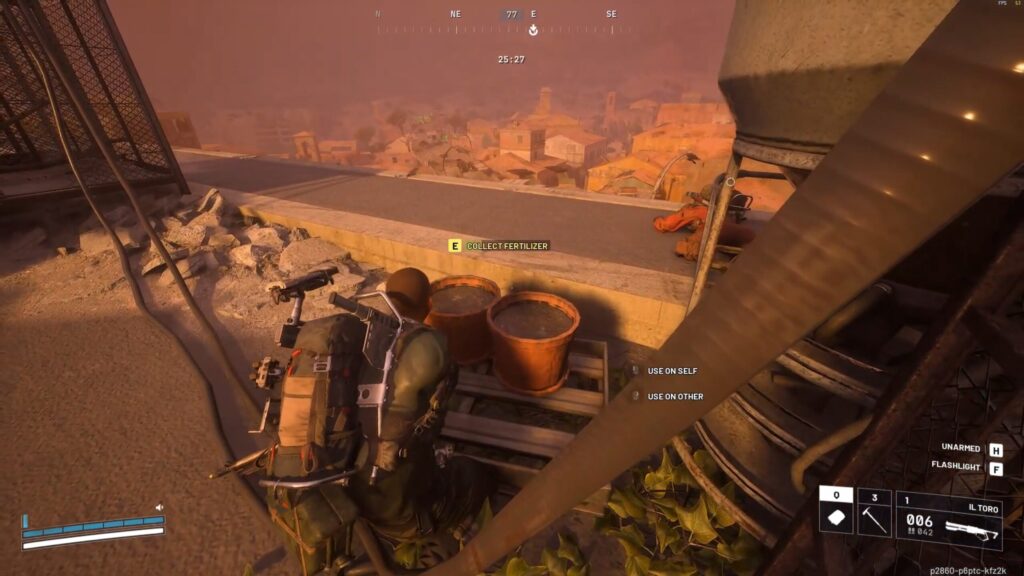Choose the Use On Other option

point(674,396)
